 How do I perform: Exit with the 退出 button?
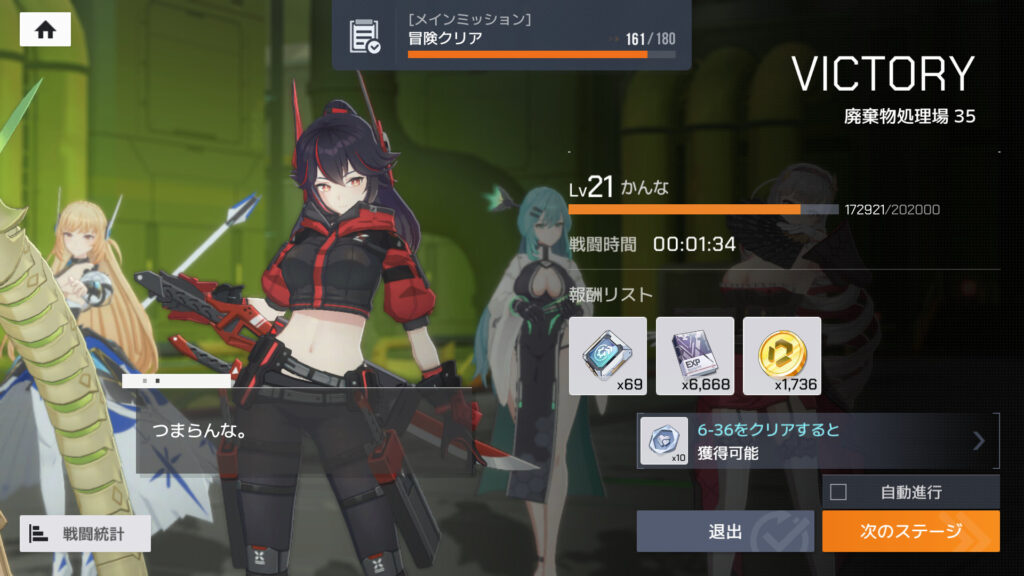tap(725, 531)
